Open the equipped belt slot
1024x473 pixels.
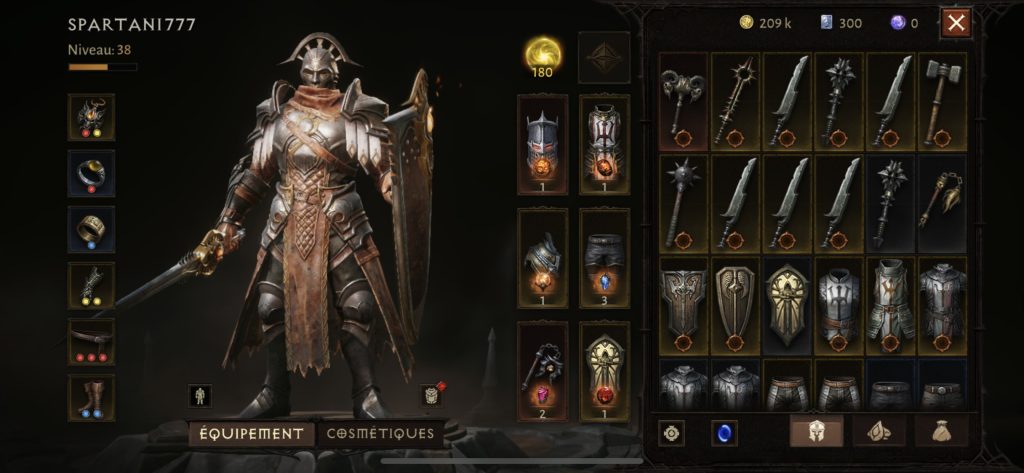pyautogui.click(x=91, y=341)
